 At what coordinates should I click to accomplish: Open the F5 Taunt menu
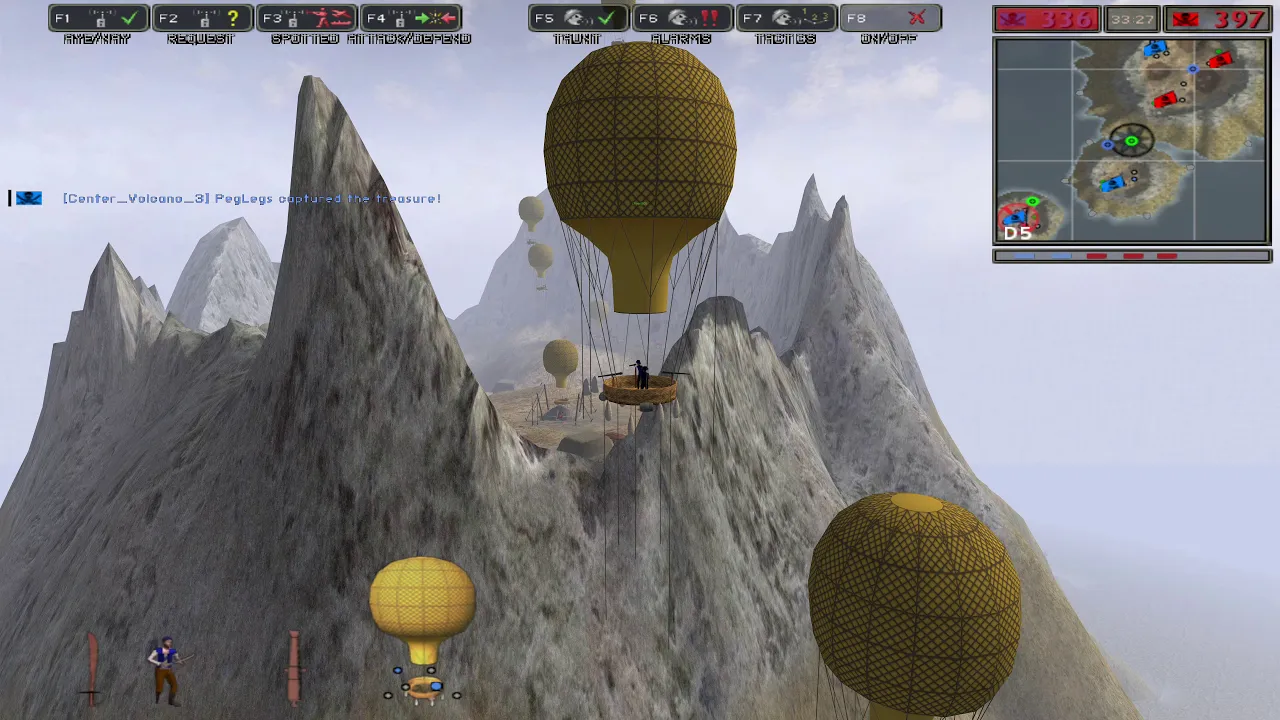pyautogui.click(x=579, y=19)
